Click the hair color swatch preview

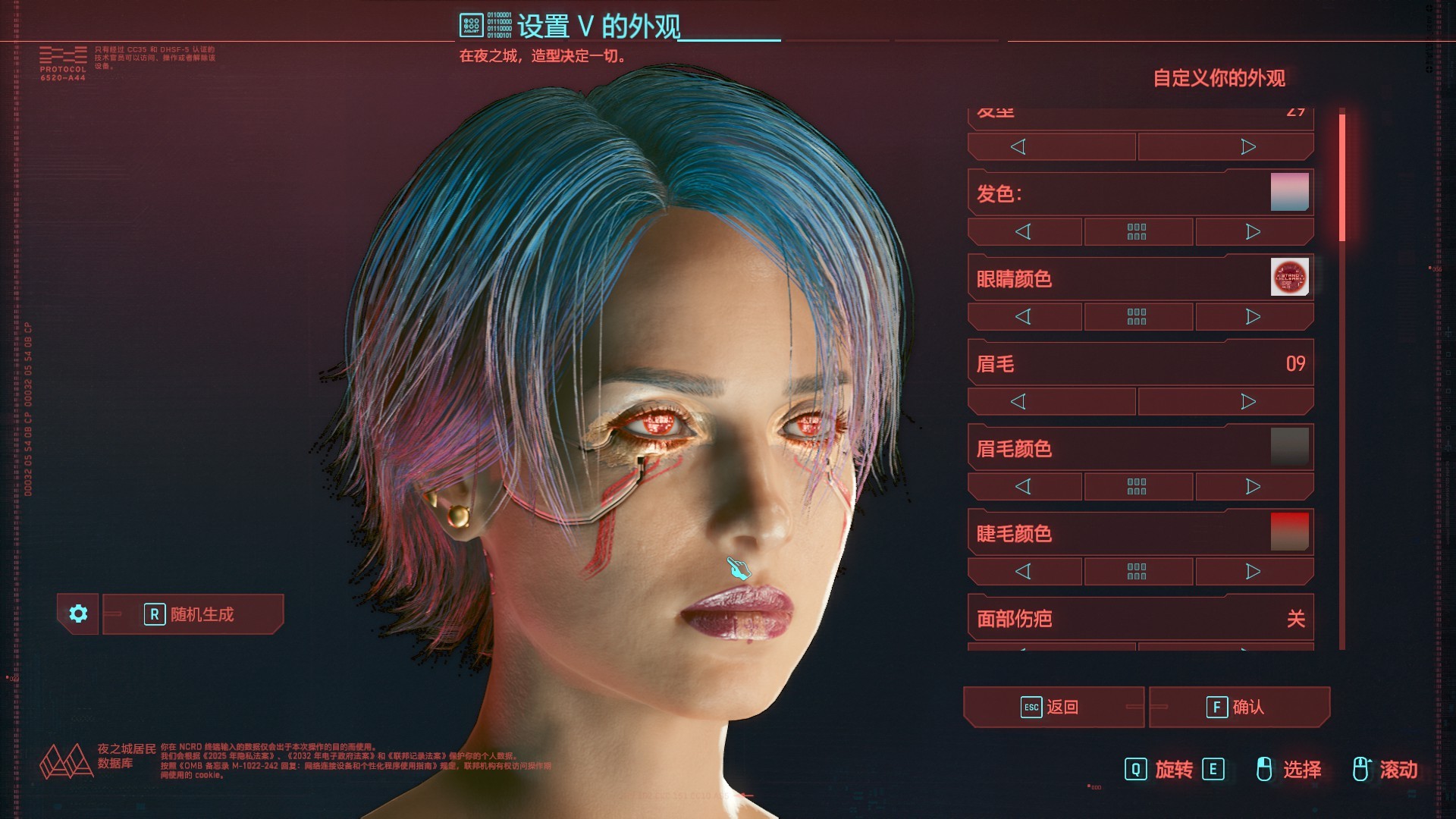[1289, 192]
